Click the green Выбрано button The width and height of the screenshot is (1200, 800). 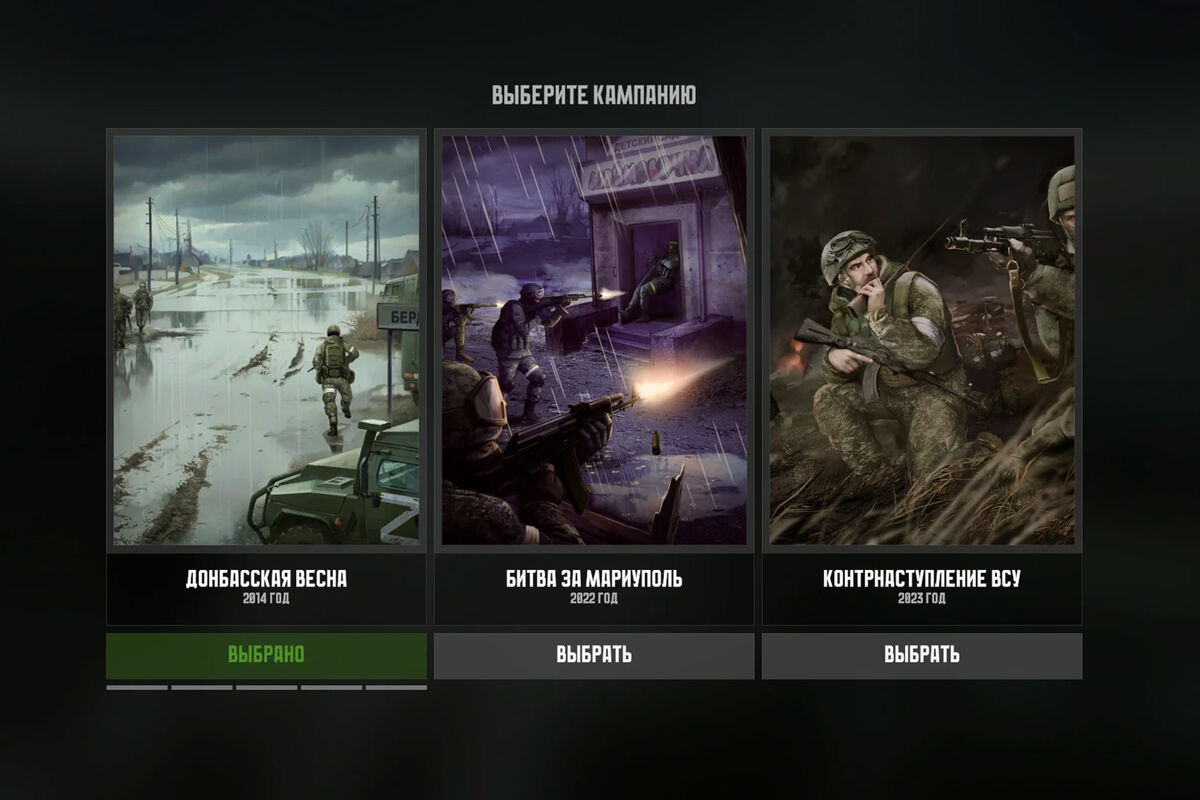tap(266, 655)
